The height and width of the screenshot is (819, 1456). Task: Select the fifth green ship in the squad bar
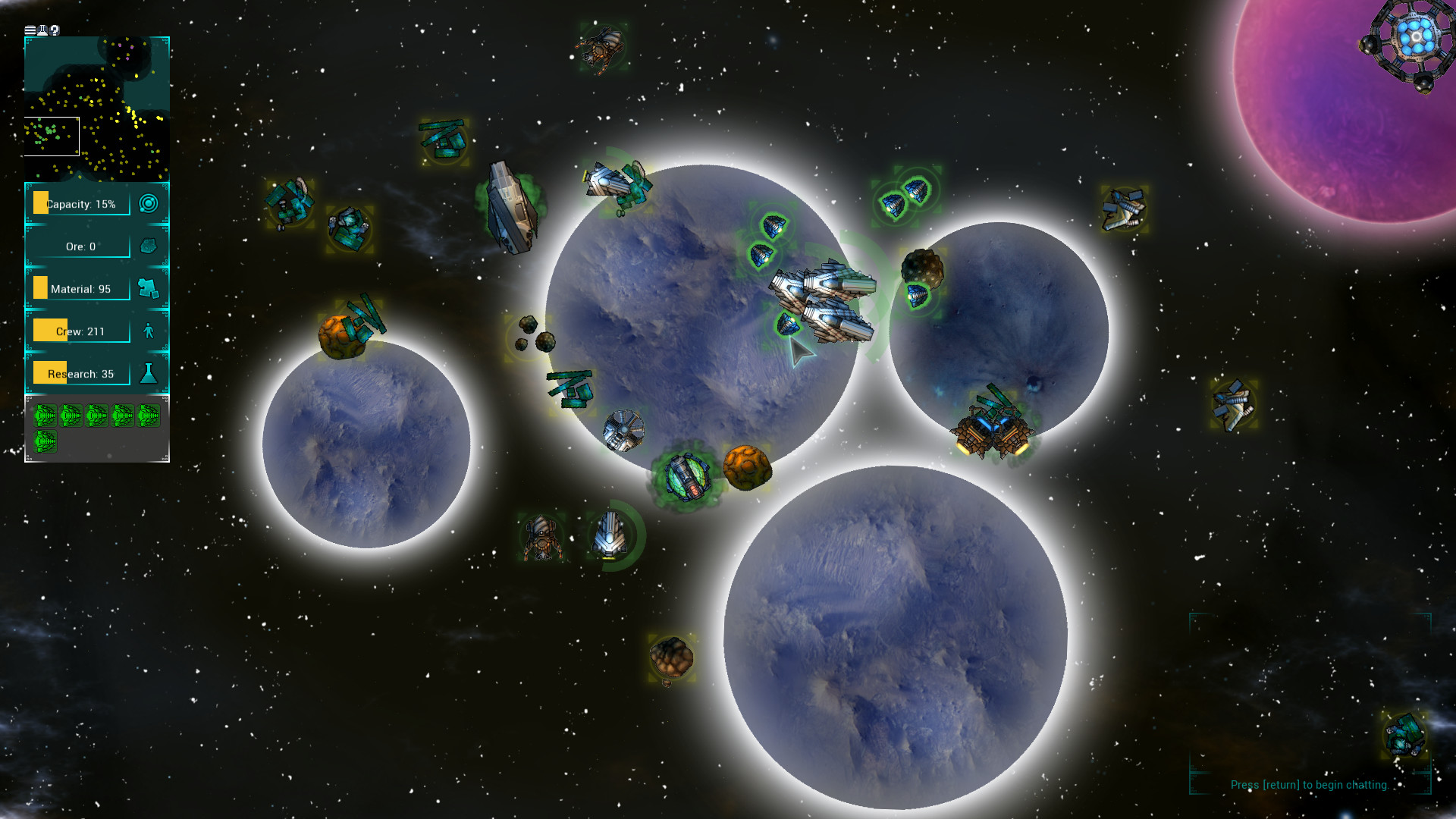[x=148, y=416]
